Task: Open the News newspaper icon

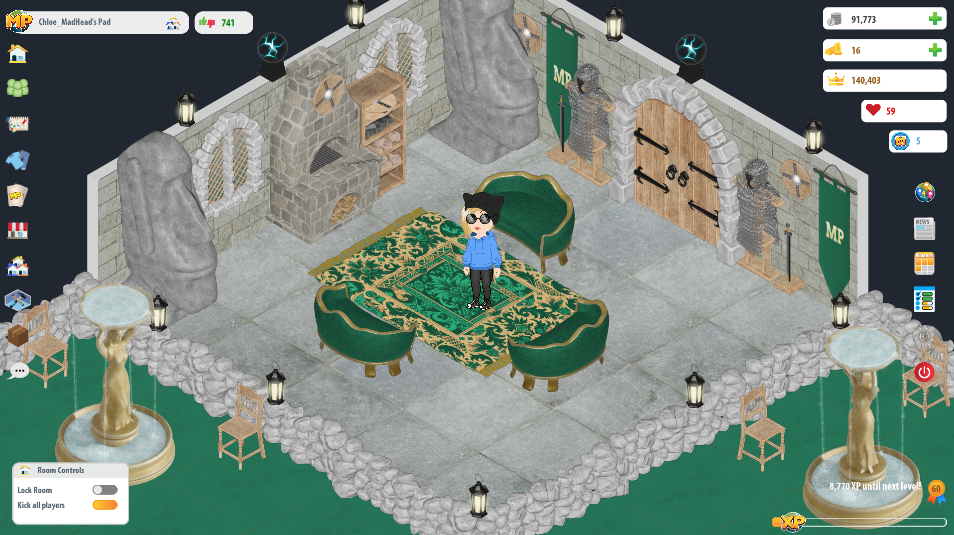Action: (924, 228)
